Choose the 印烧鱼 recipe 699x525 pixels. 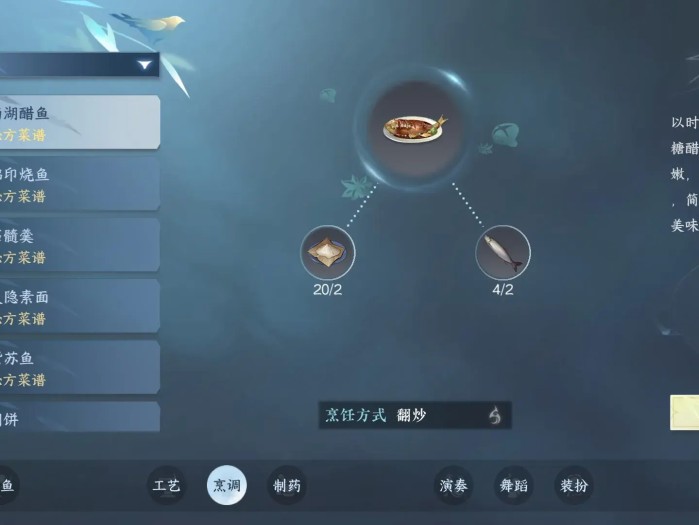tap(78, 184)
